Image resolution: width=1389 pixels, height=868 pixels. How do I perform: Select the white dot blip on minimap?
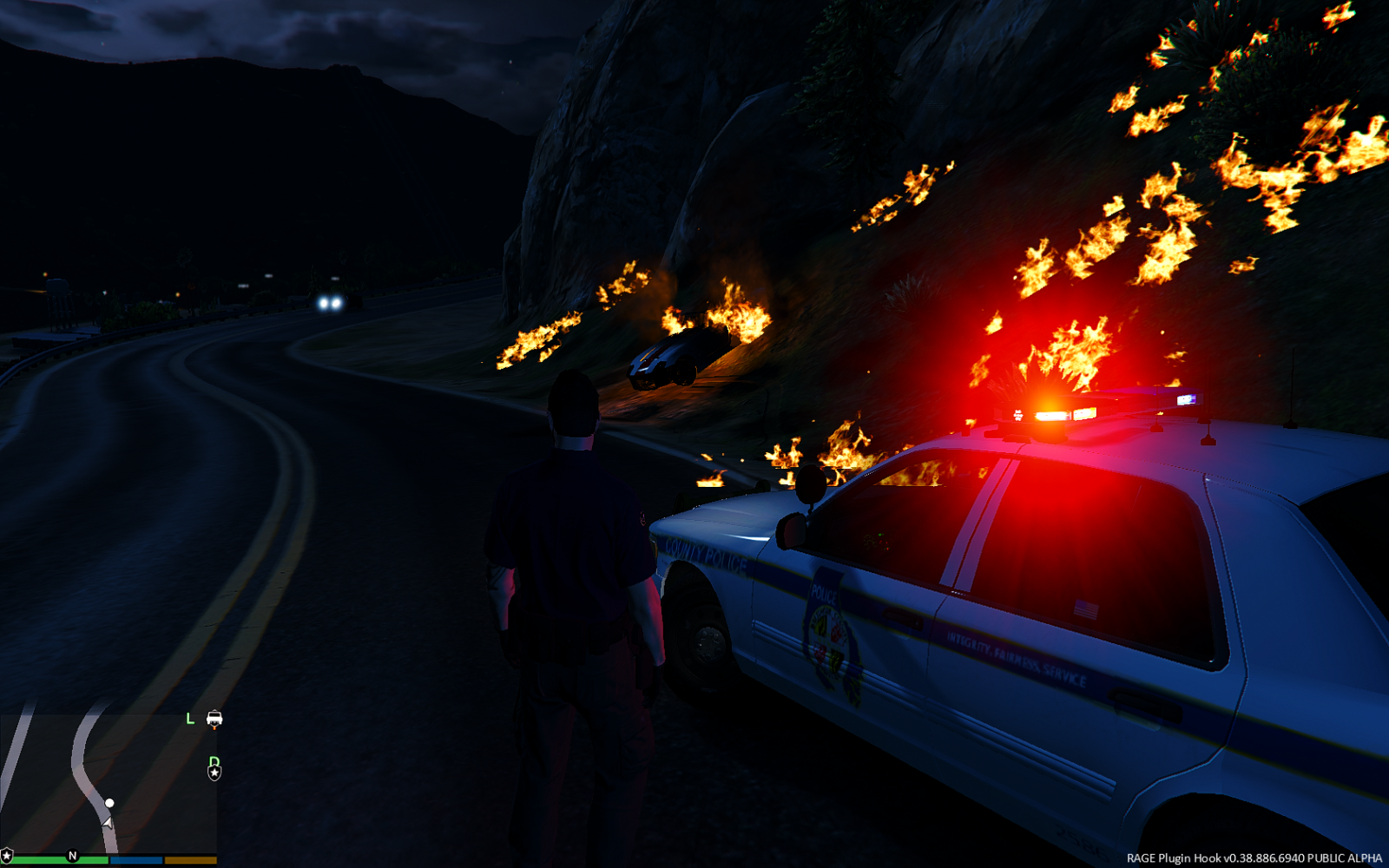(109, 803)
